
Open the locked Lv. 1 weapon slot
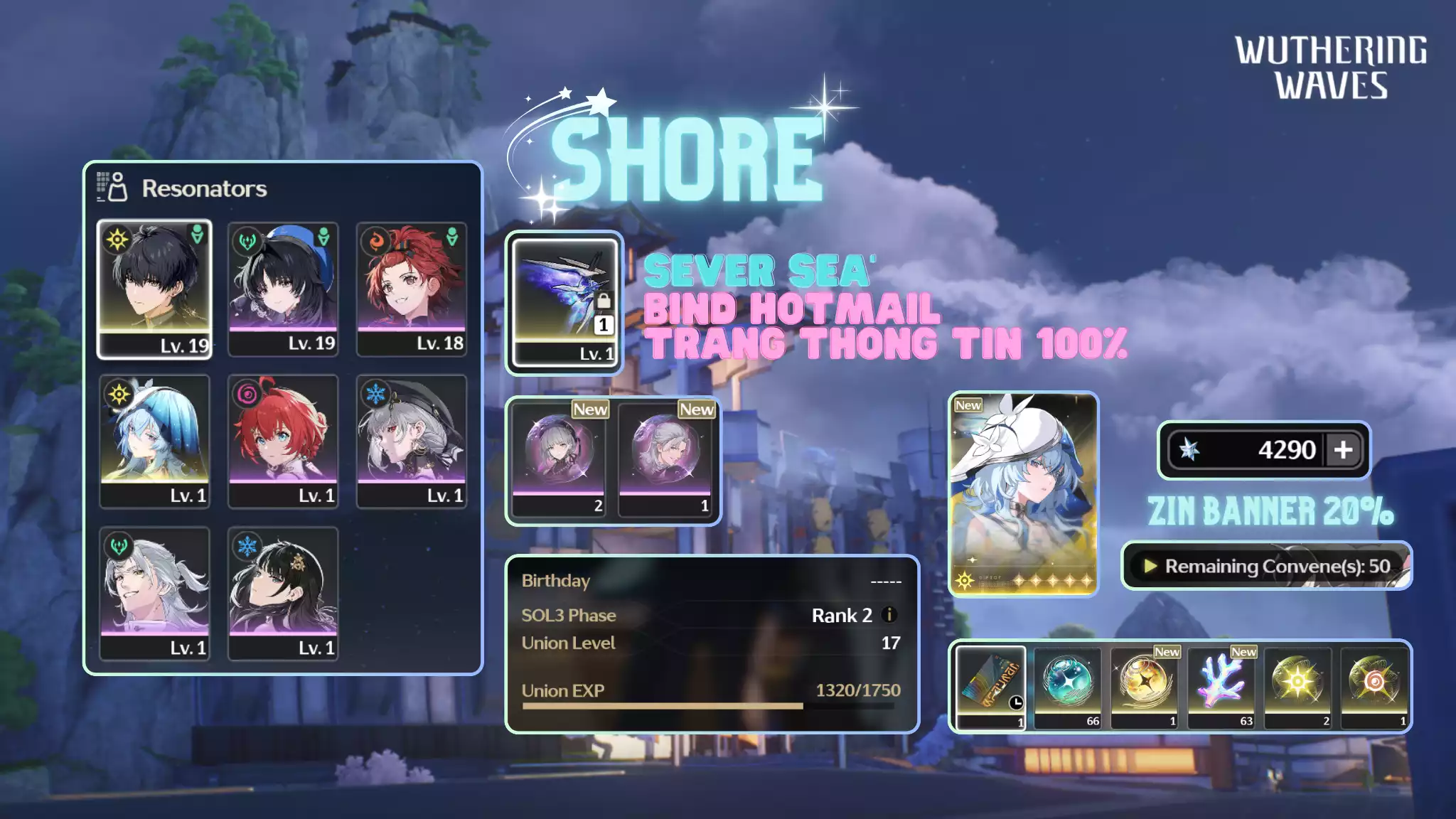[564, 302]
